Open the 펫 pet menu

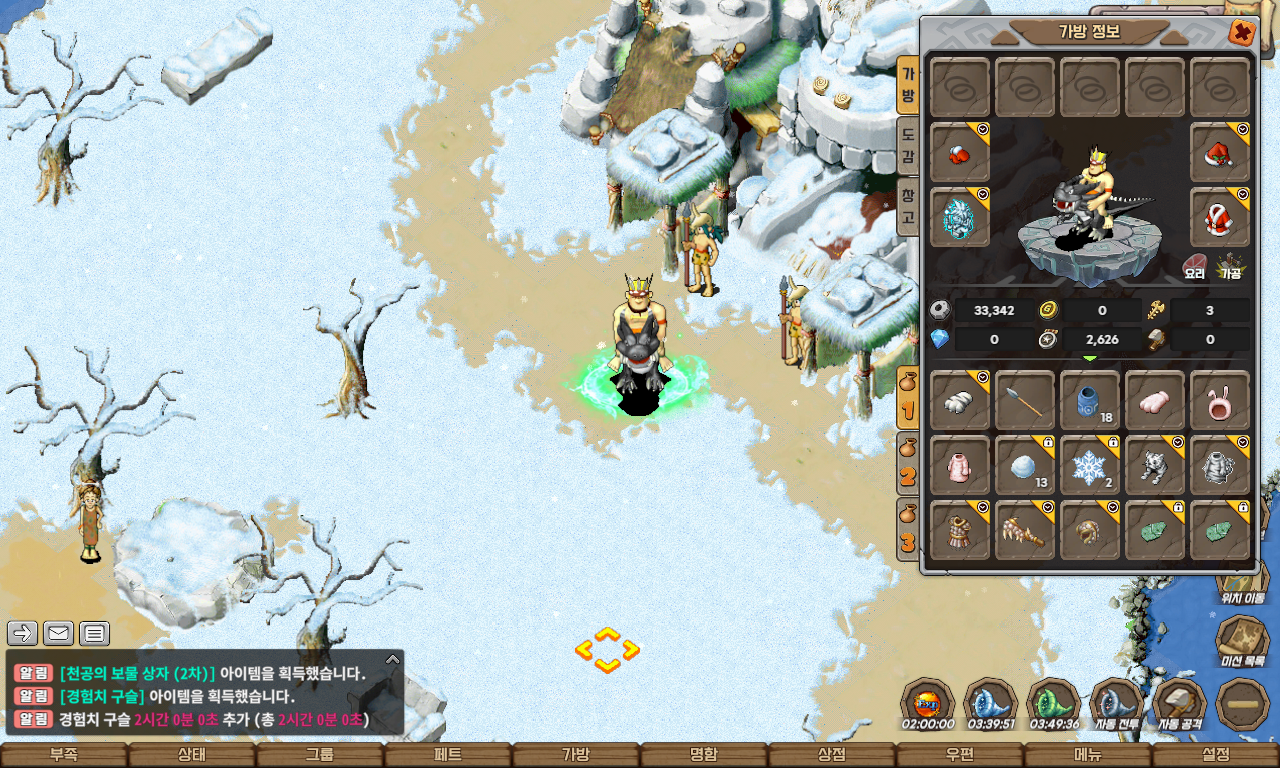448,755
